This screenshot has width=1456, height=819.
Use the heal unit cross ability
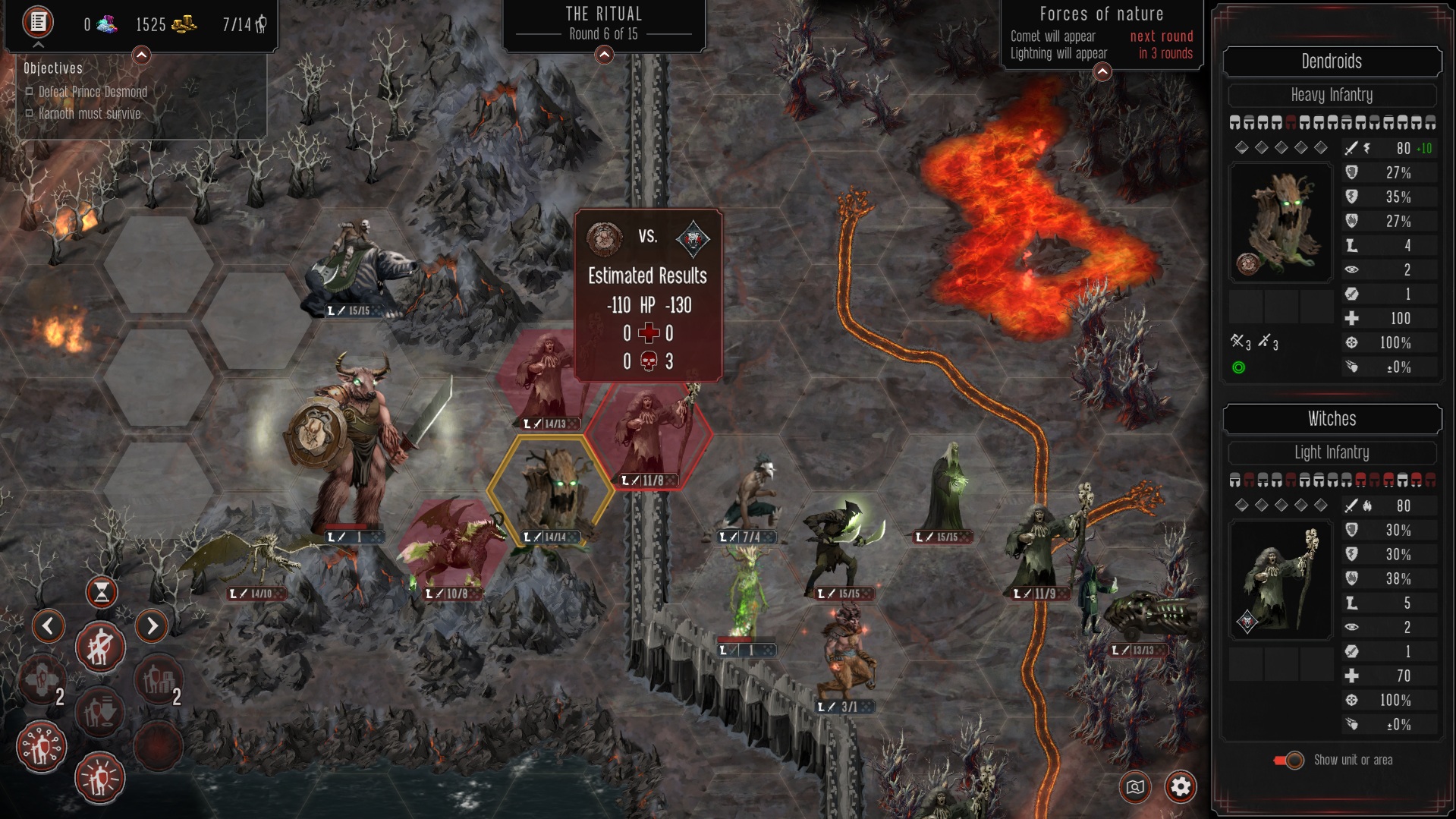(42, 681)
